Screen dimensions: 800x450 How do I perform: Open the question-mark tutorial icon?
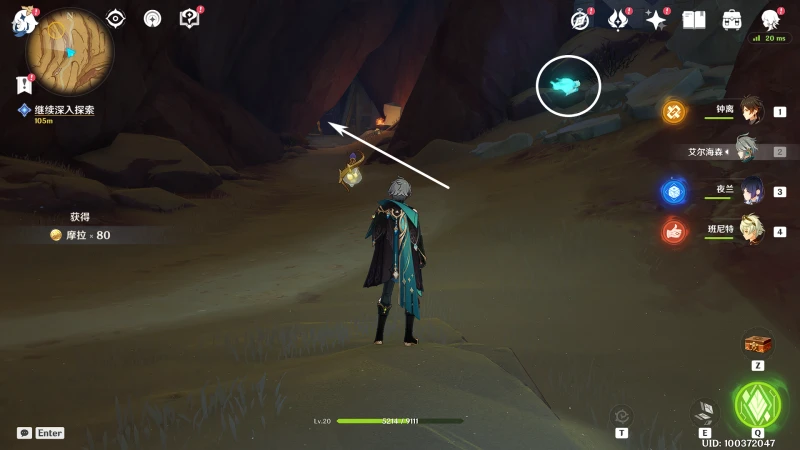tap(189, 18)
